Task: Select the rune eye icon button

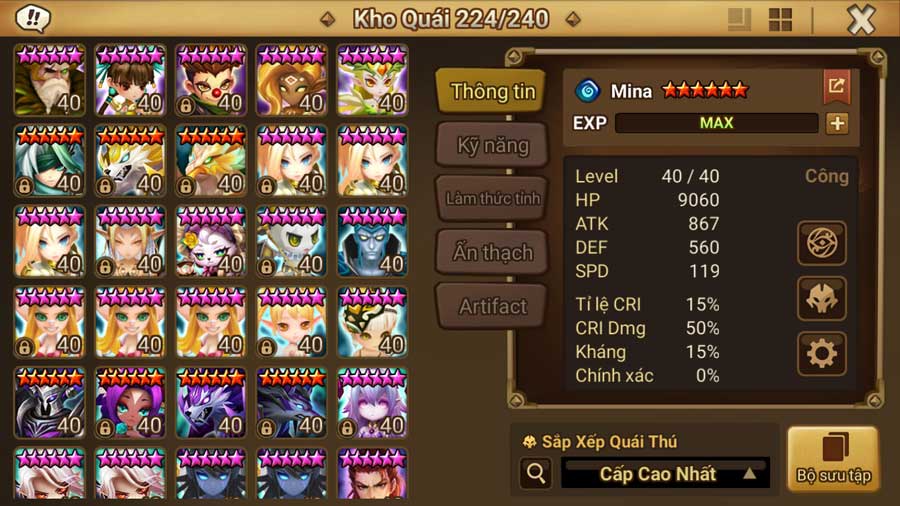Action: click(x=821, y=243)
